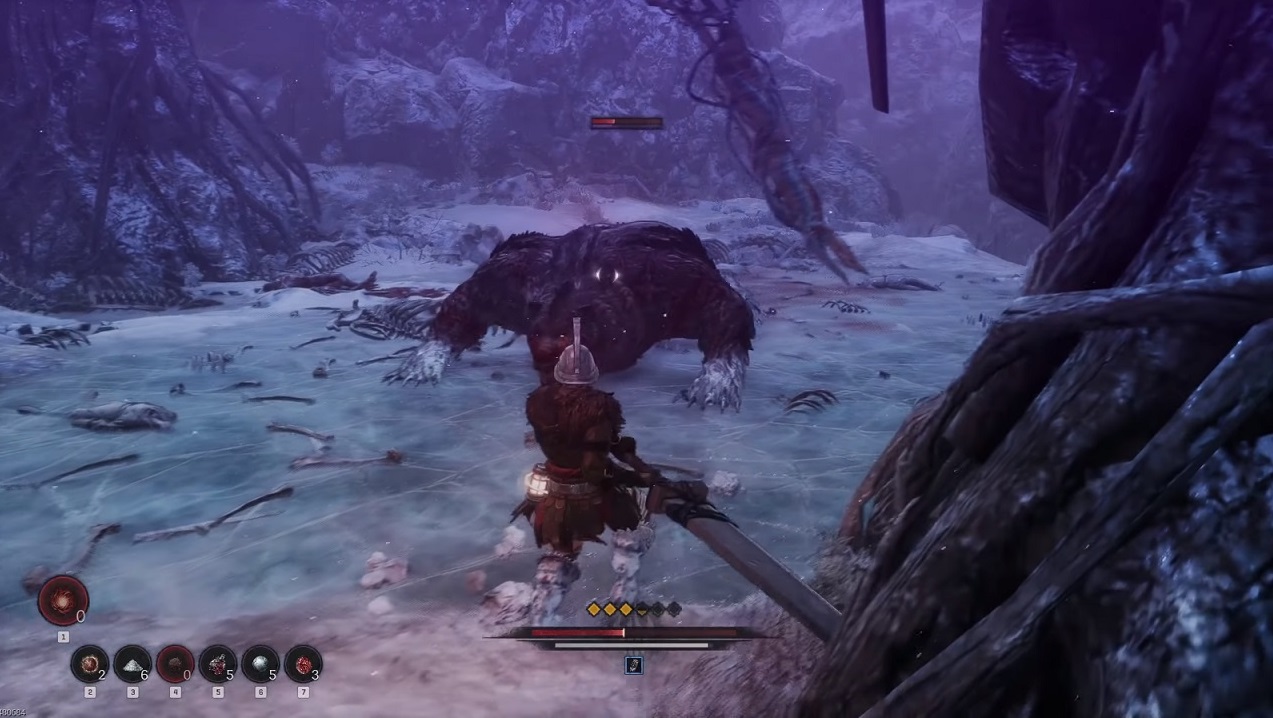Select the grey stone item in slot 6
This screenshot has width=1273, height=718.
(260, 664)
